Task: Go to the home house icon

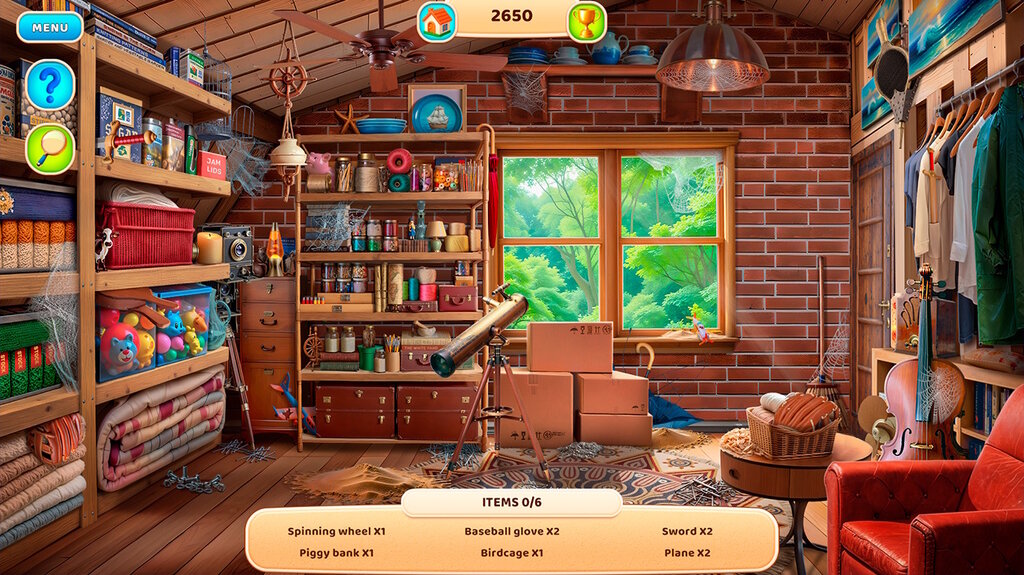Action: click(437, 19)
